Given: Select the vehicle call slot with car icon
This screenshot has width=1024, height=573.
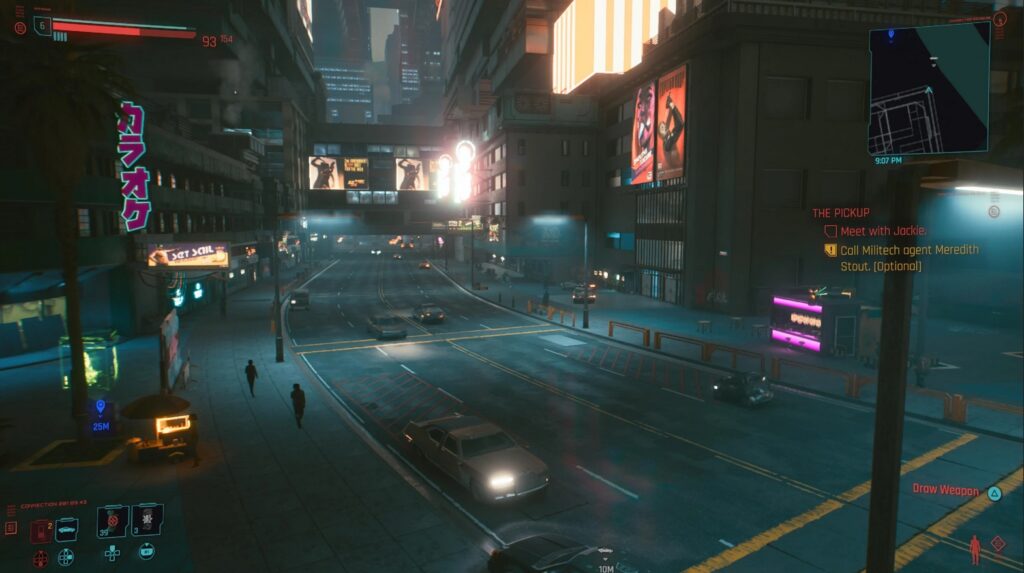Looking at the screenshot, I should (66, 528).
